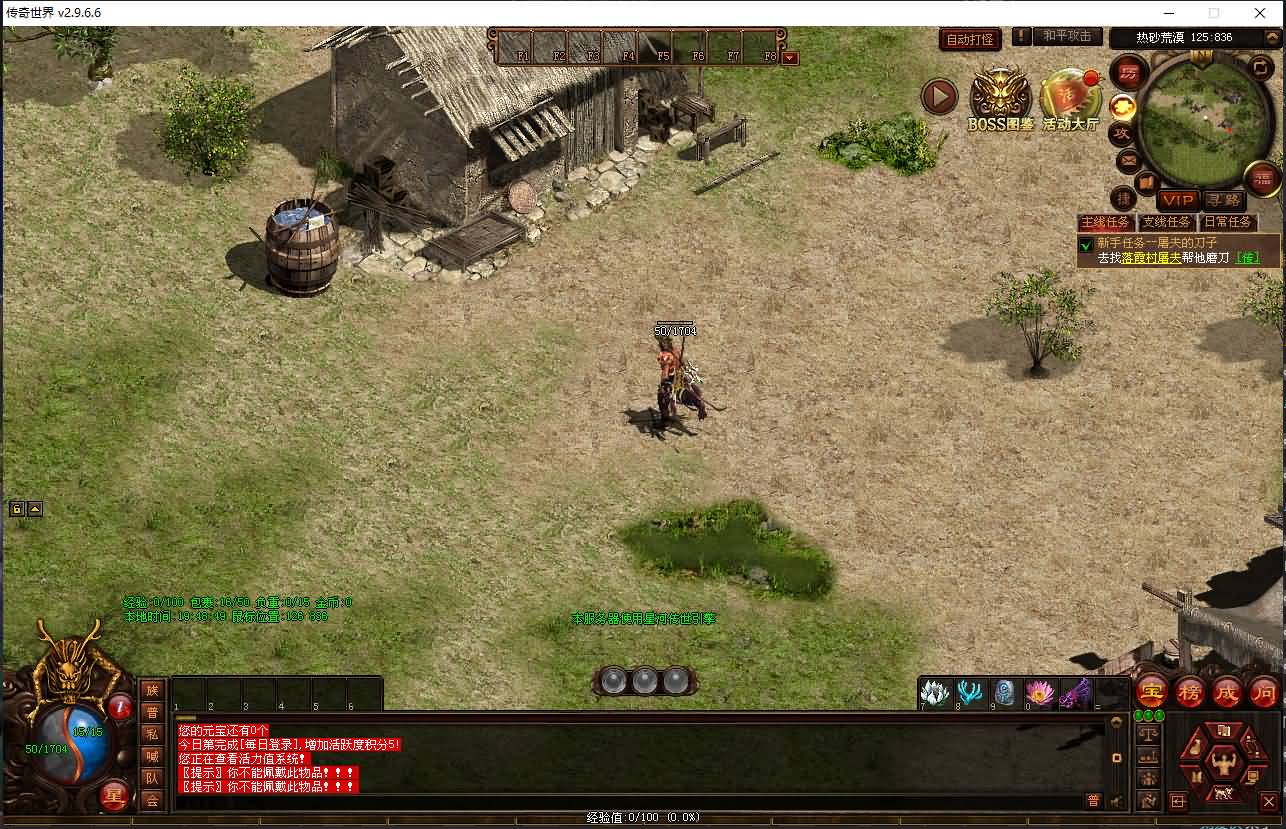
Task: Switch to the 支线任务 quest tab
Action: point(1166,222)
